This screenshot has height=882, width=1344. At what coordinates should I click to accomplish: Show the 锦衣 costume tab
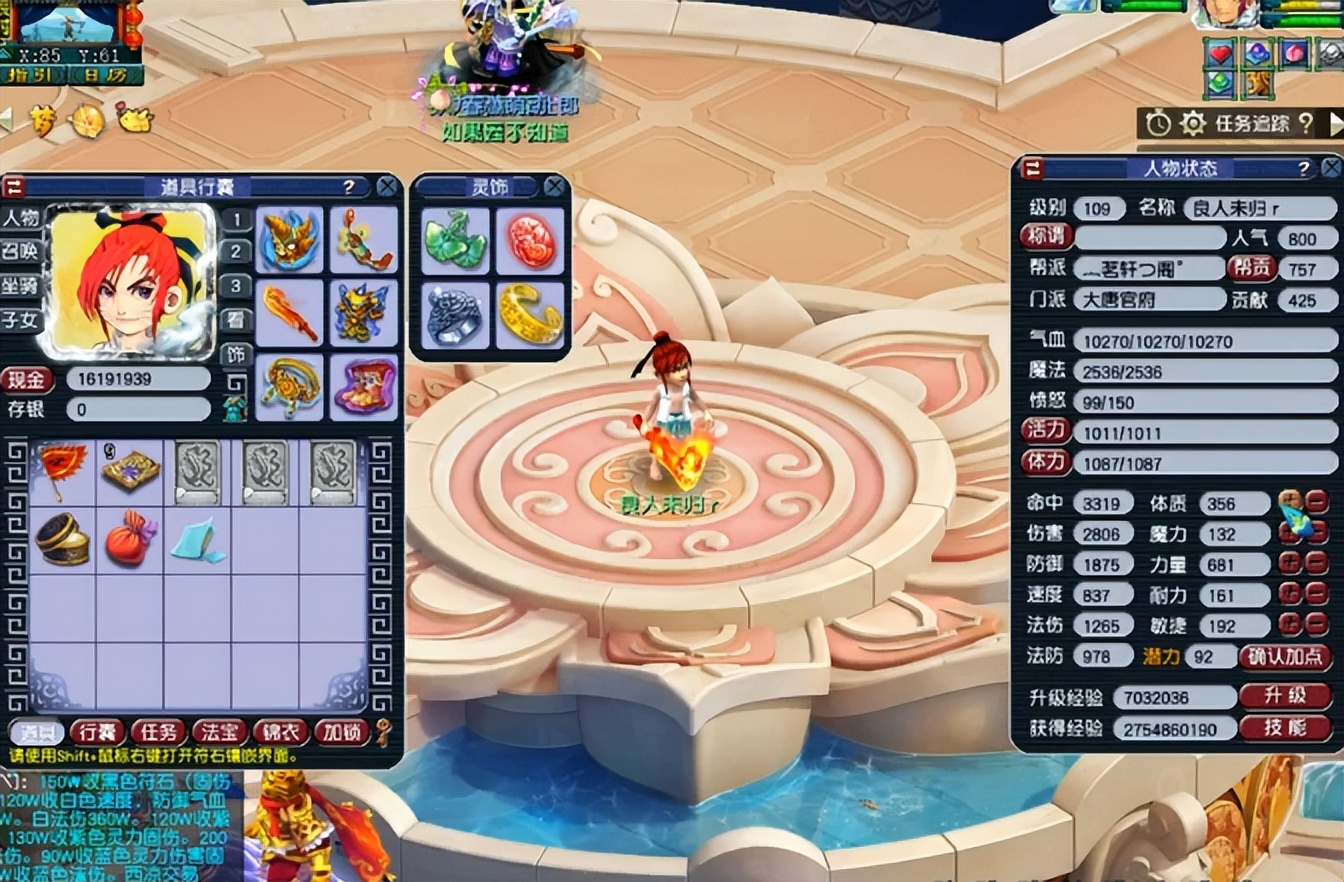(x=280, y=732)
